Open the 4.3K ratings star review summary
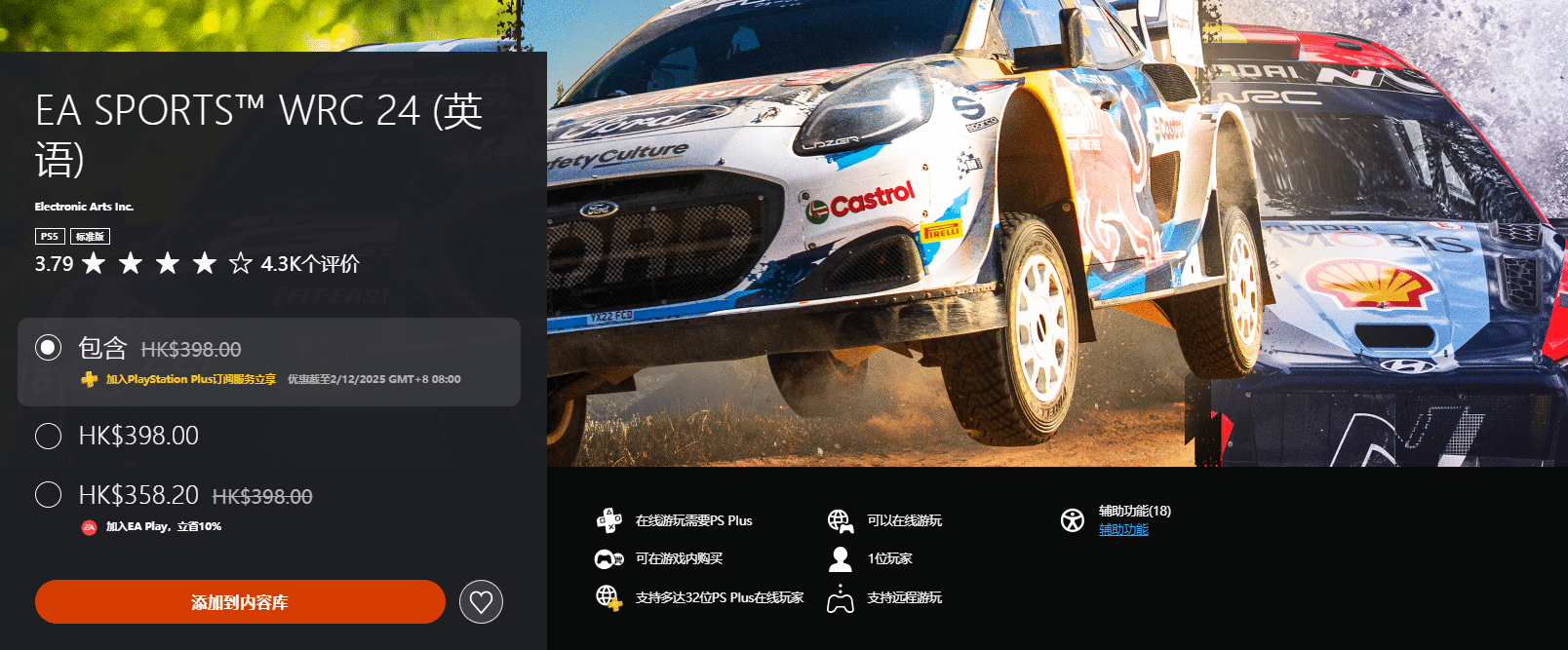This screenshot has height=650, width=1568. (x=197, y=263)
